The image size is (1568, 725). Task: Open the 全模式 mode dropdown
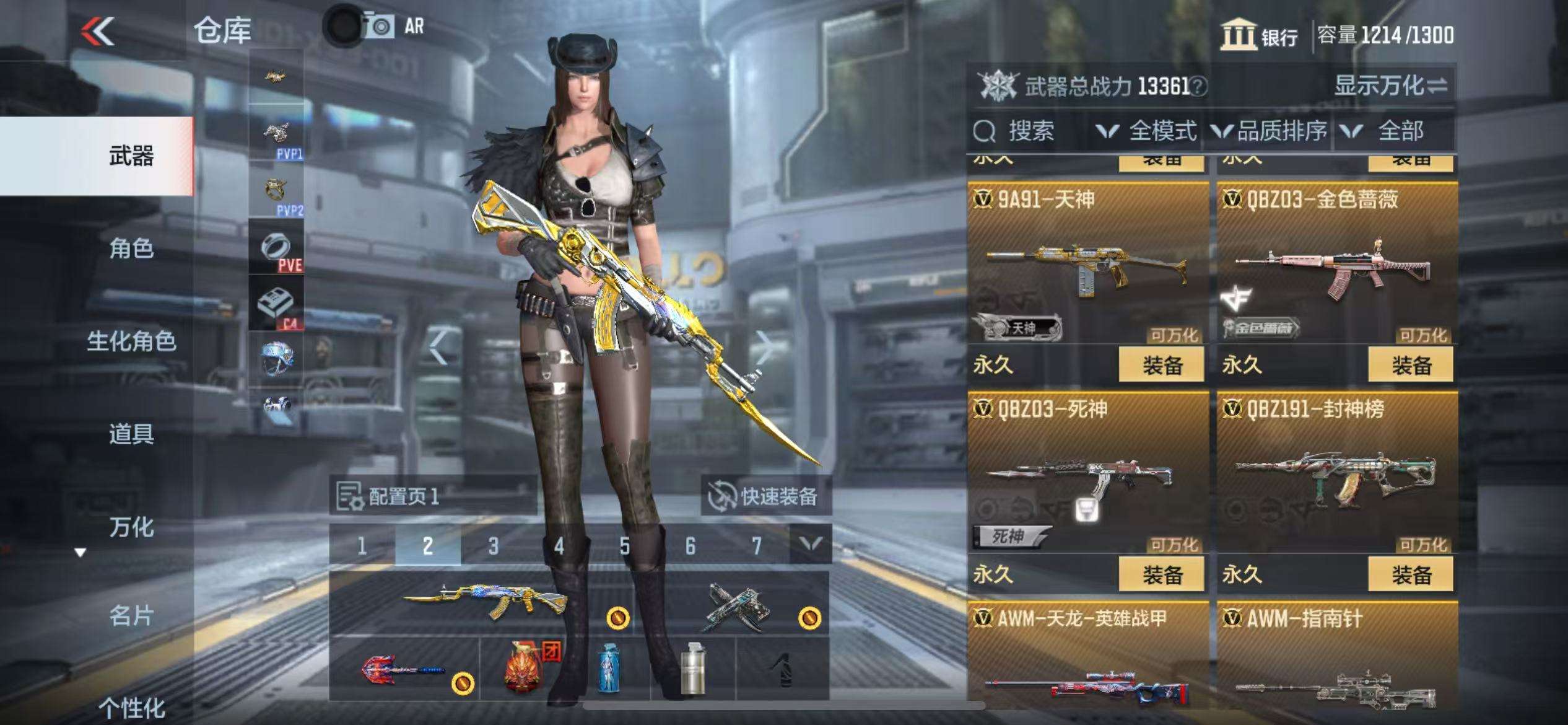click(x=1147, y=131)
